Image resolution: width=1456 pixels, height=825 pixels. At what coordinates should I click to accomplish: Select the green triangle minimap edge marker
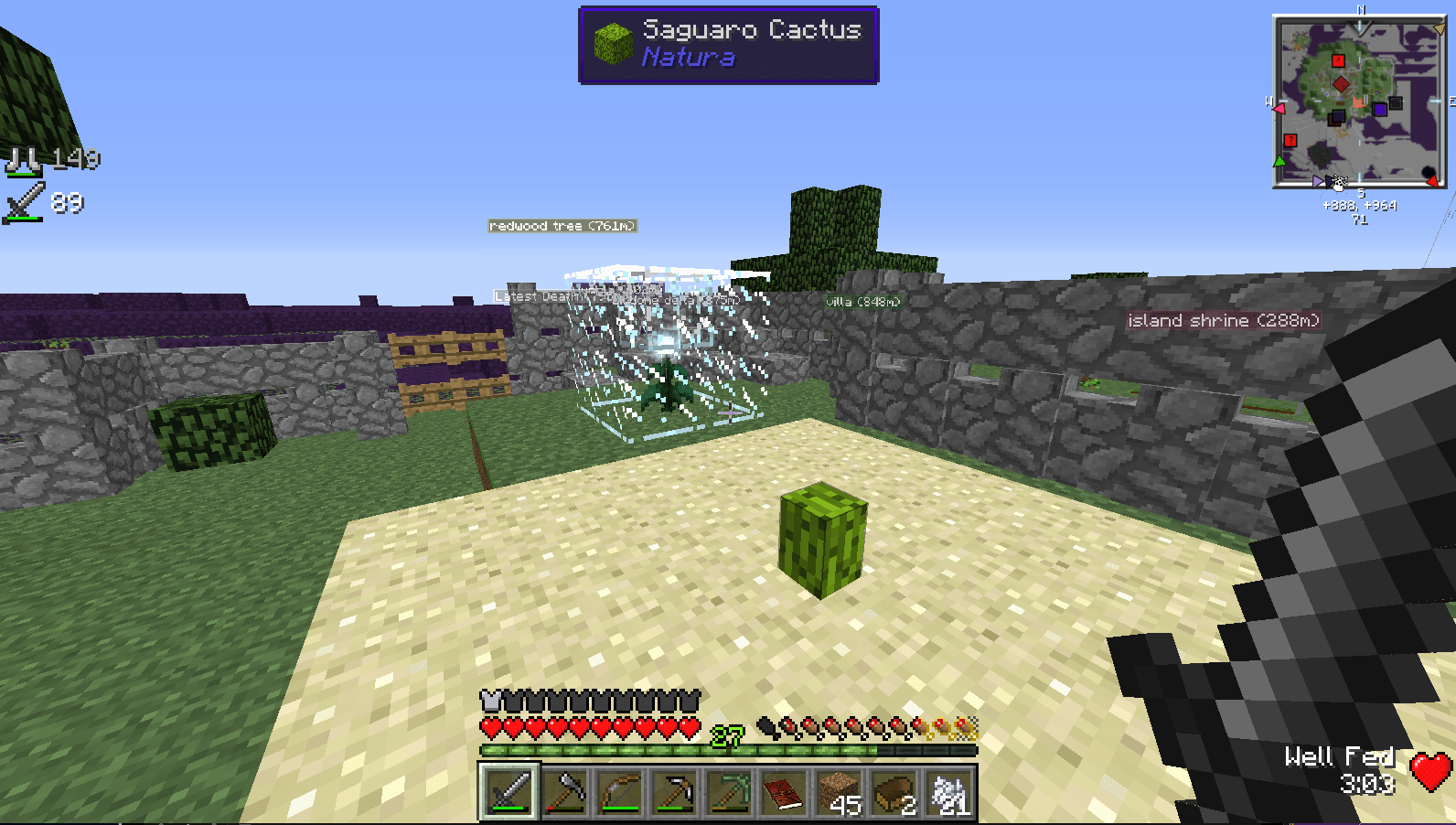1279,162
